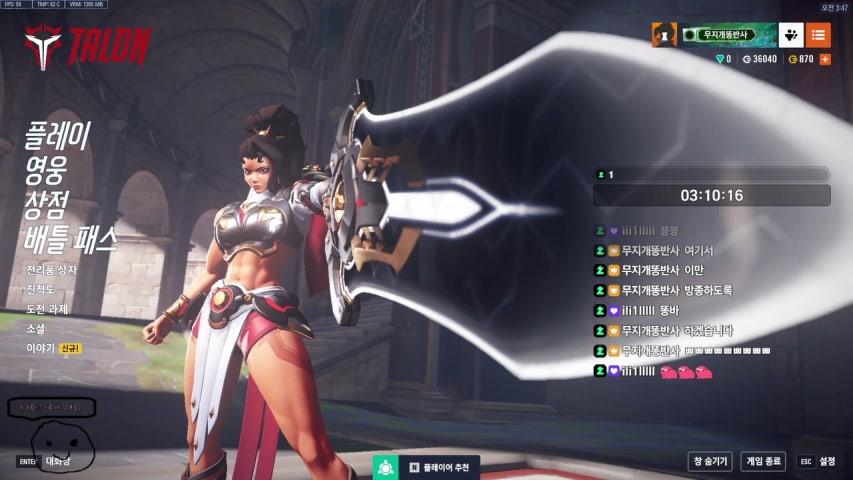Click the group timer bar showing 03:10:16

711,195
